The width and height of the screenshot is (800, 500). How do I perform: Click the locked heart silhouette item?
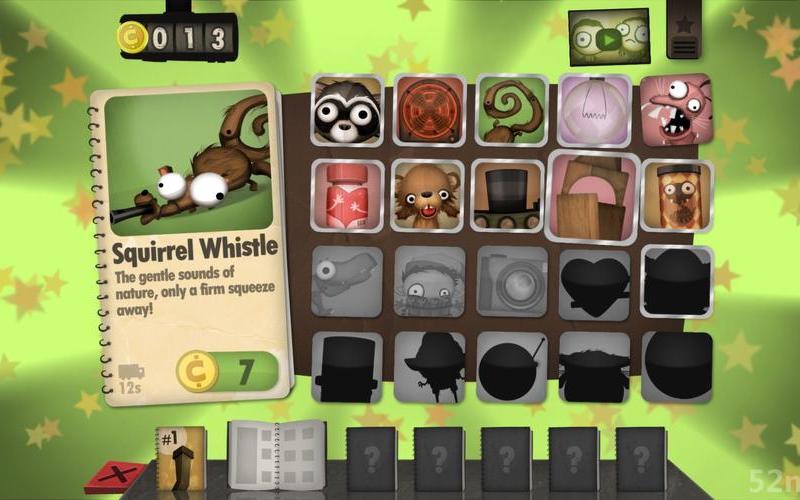click(593, 283)
